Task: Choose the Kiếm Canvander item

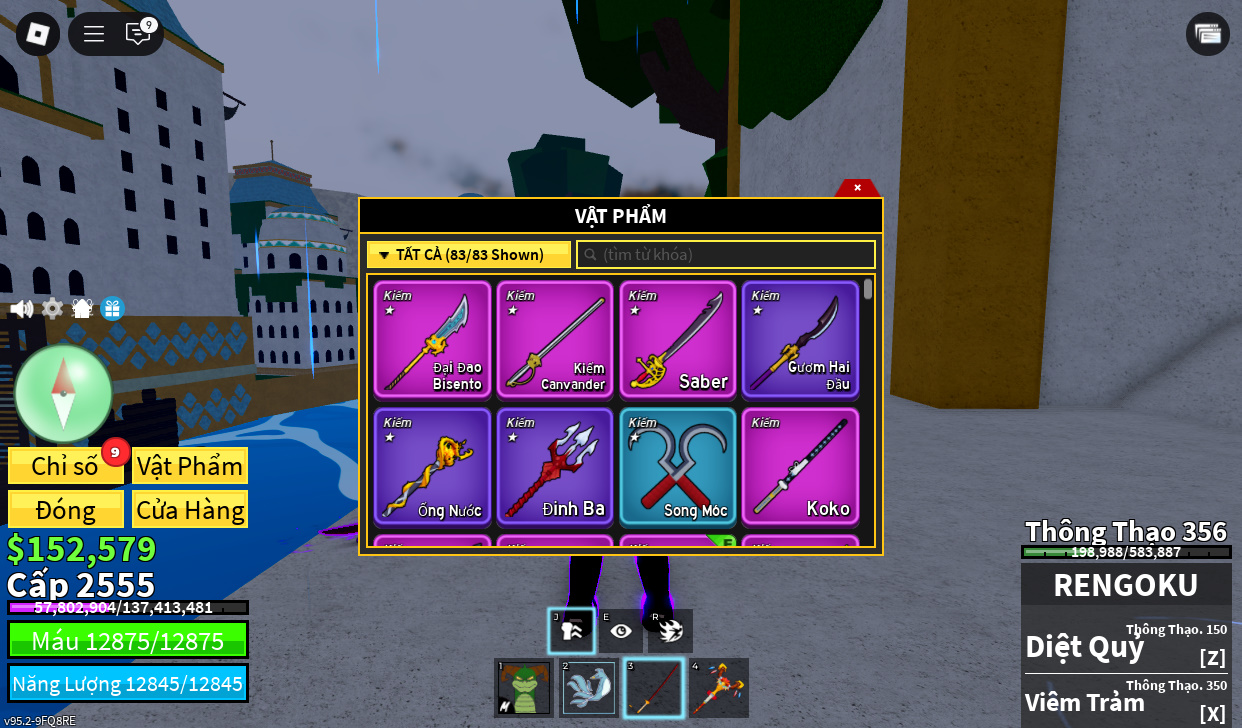Action: click(555, 339)
